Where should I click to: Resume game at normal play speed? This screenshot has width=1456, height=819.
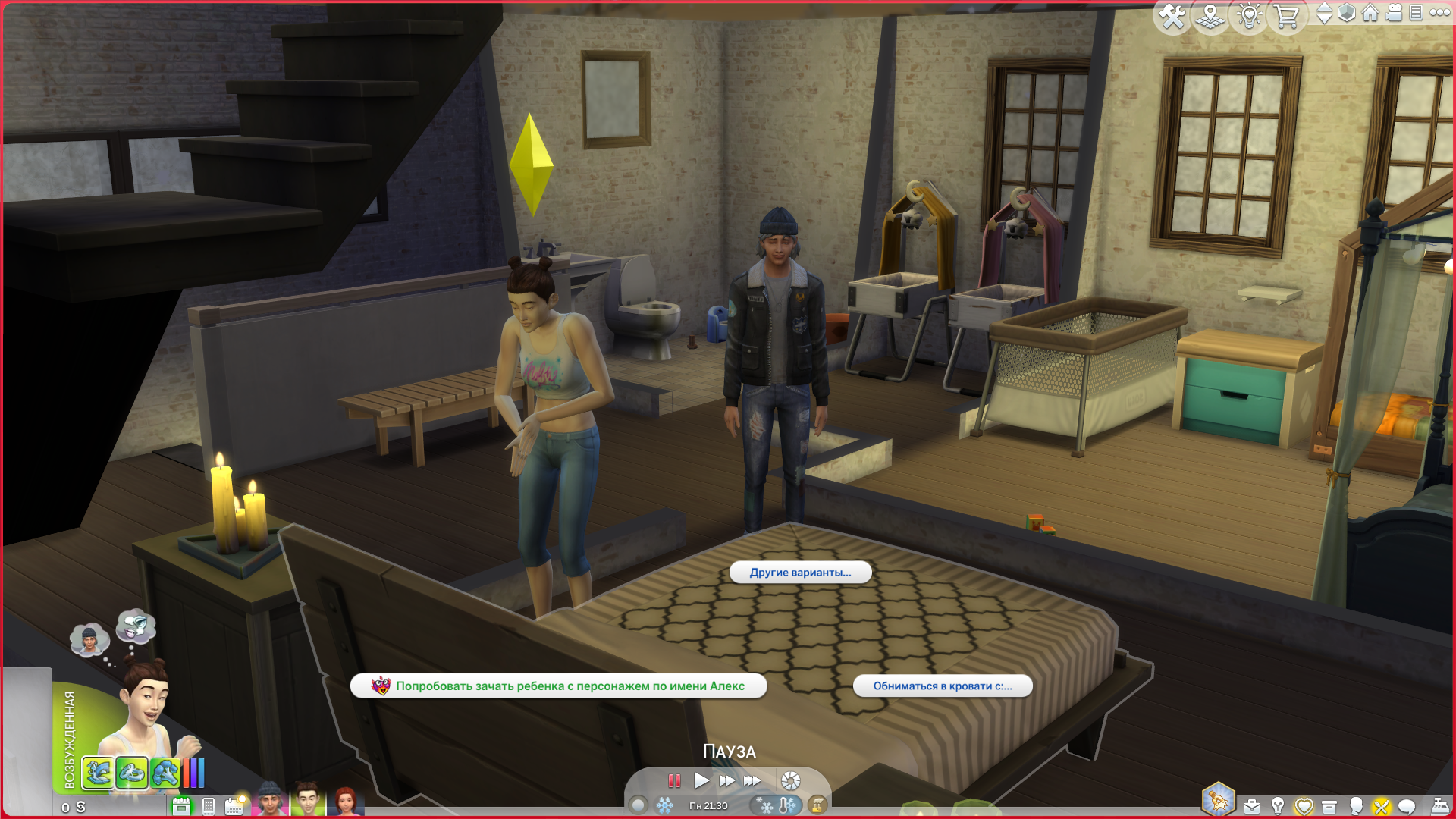tap(701, 780)
